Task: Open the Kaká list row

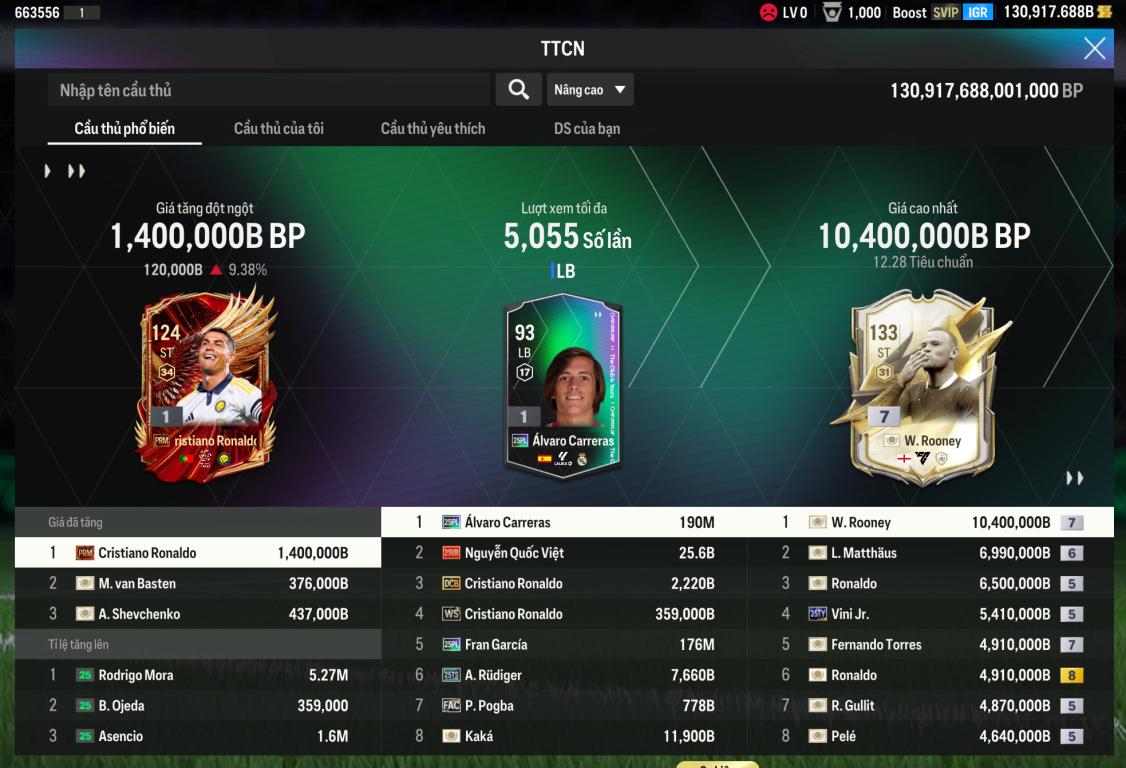Action: [x=565, y=736]
